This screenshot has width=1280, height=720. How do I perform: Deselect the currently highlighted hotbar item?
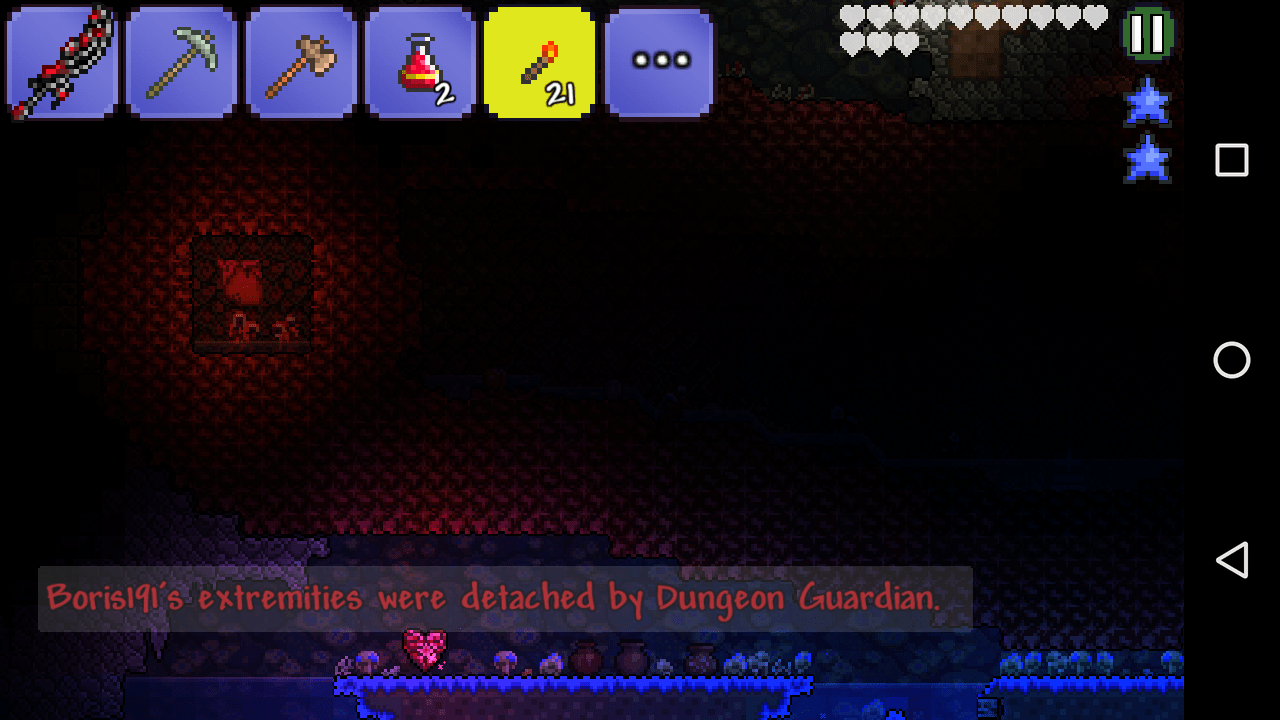click(x=539, y=62)
